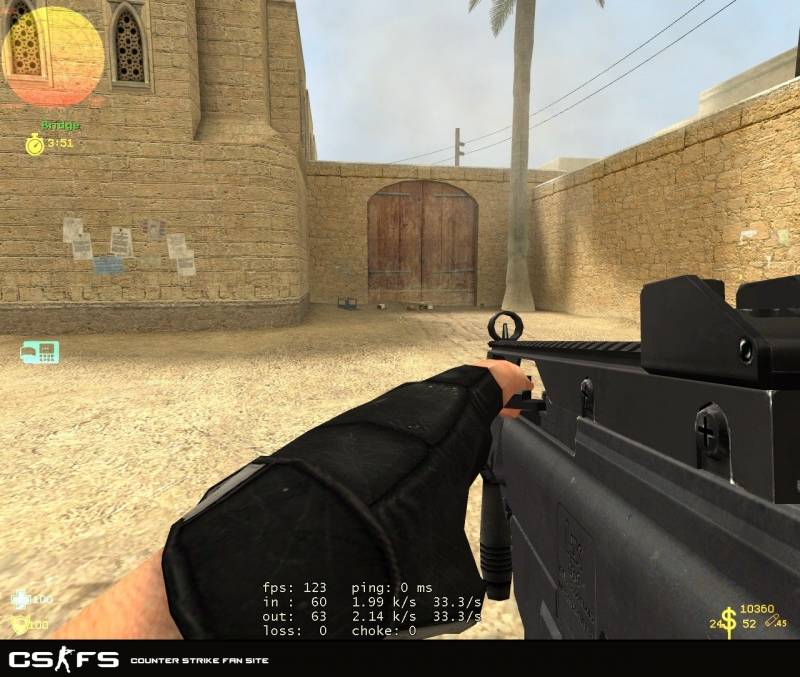This screenshot has width=800, height=677.
Task: Click the health cross icon
Action: pyautogui.click(x=20, y=599)
